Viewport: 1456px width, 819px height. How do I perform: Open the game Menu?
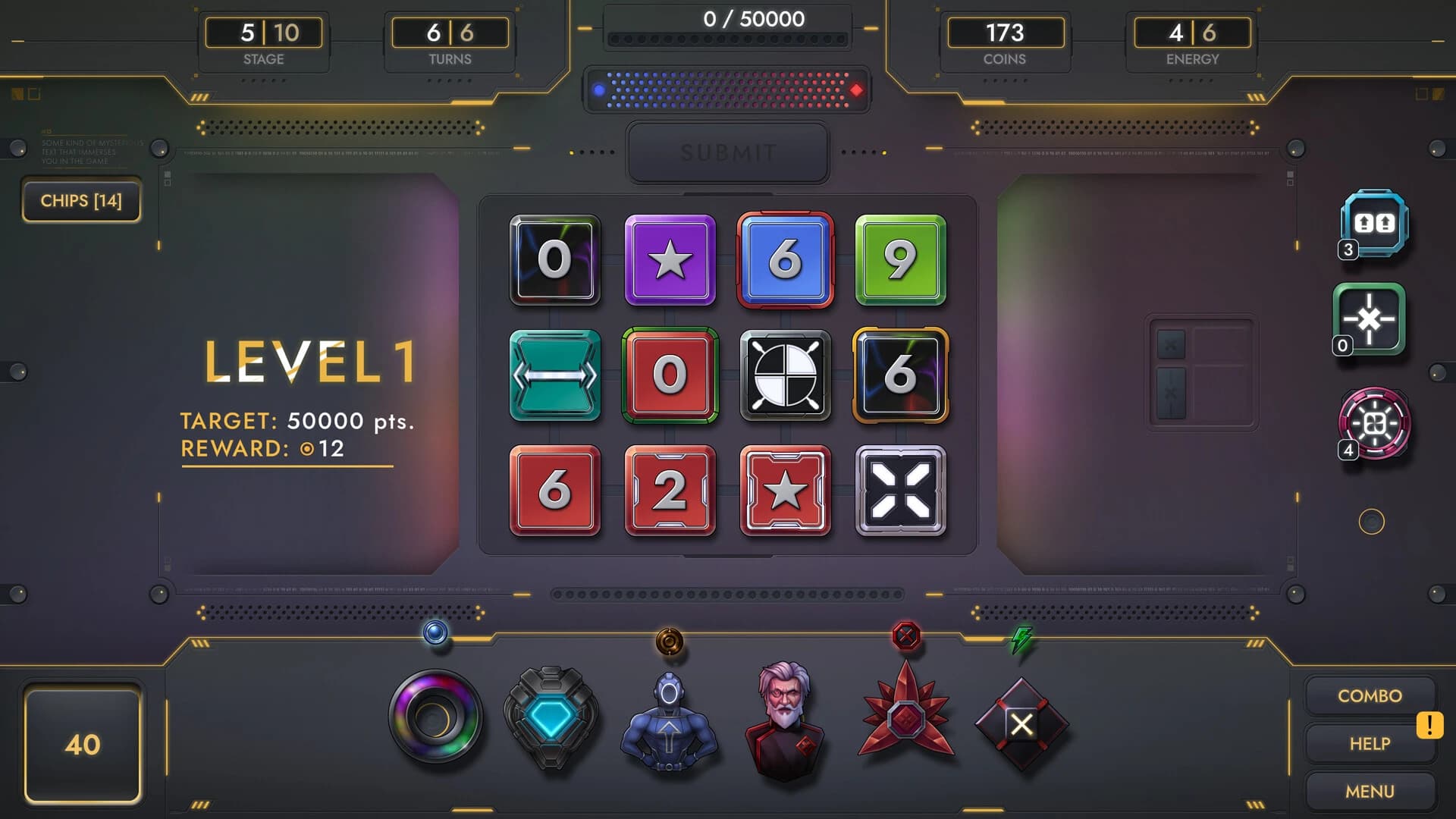tap(1370, 791)
